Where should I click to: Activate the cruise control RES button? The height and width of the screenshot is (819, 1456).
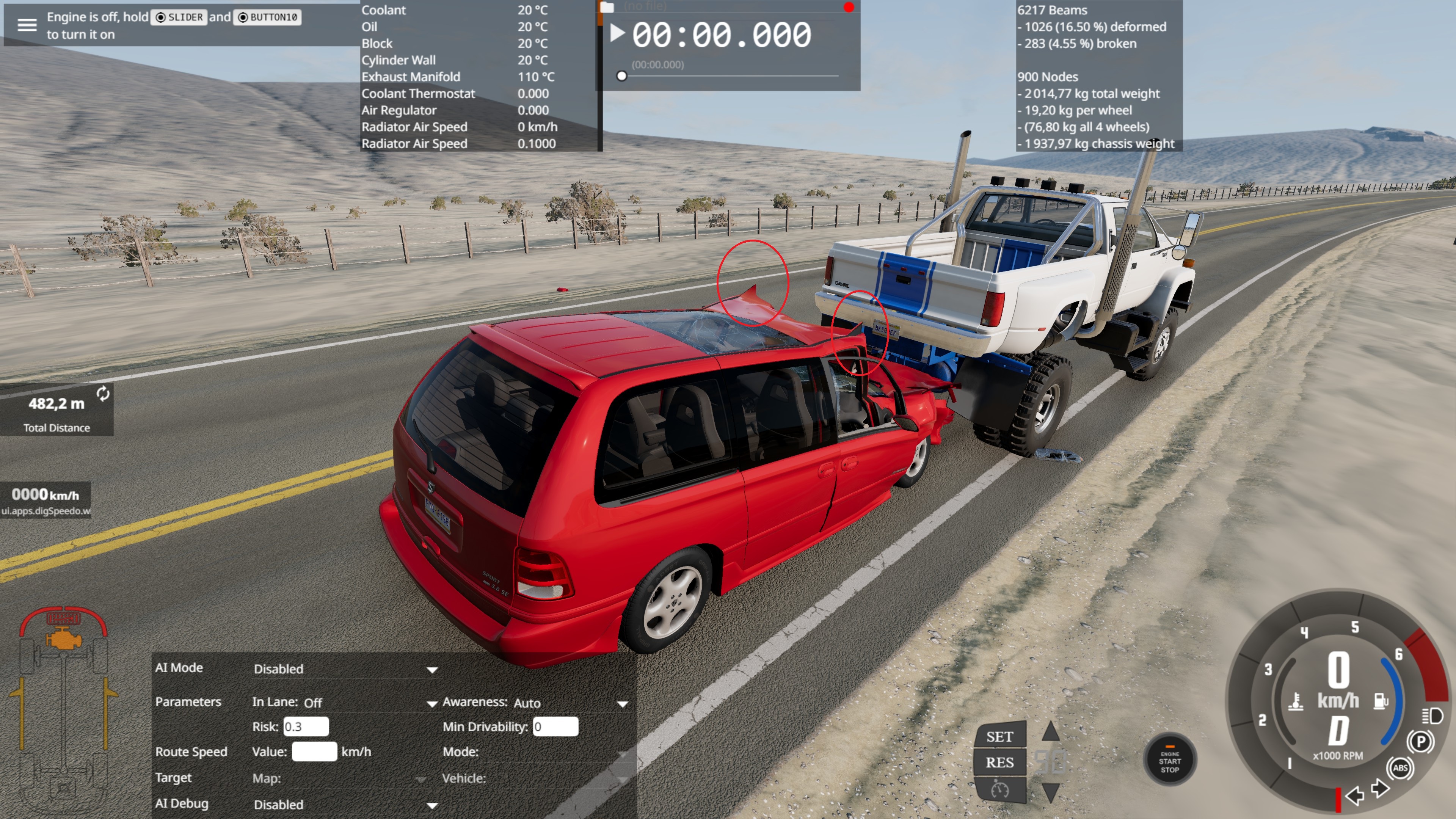(x=999, y=763)
